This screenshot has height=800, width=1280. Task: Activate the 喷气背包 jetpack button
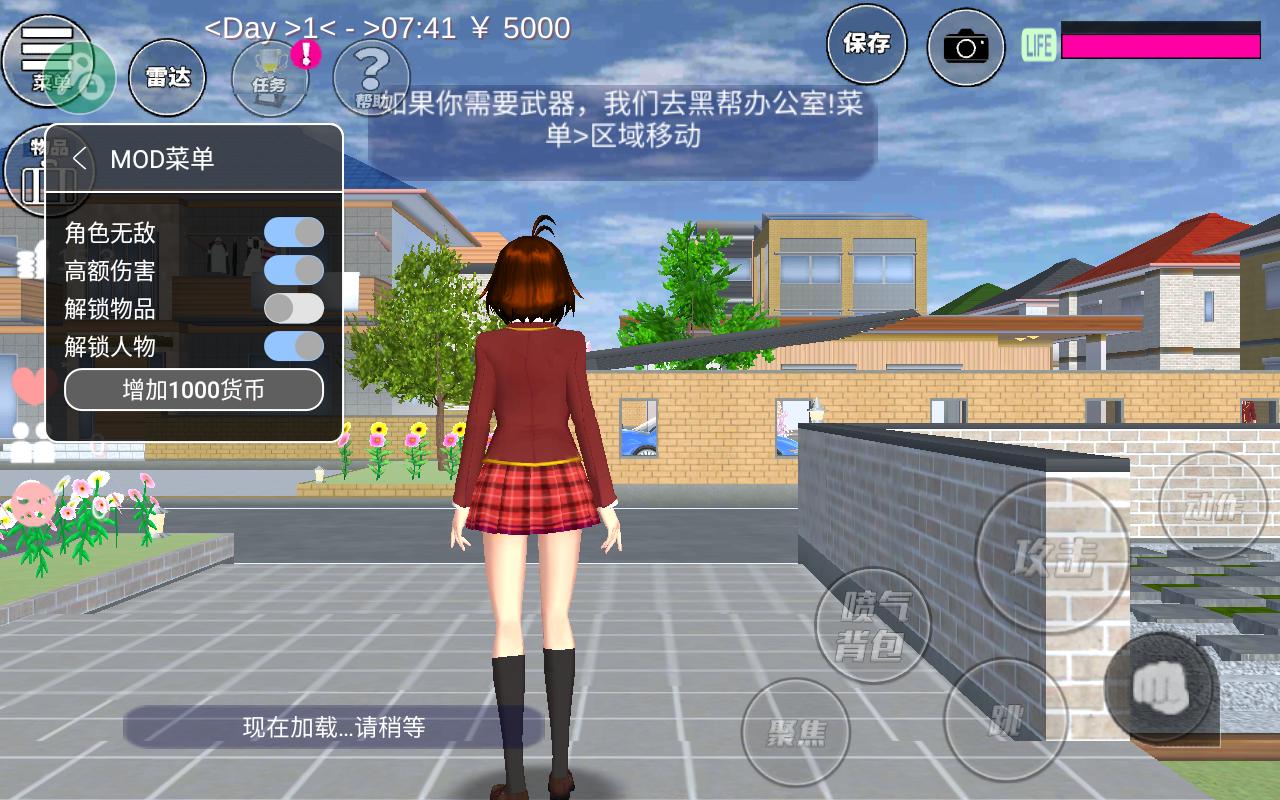point(873,625)
